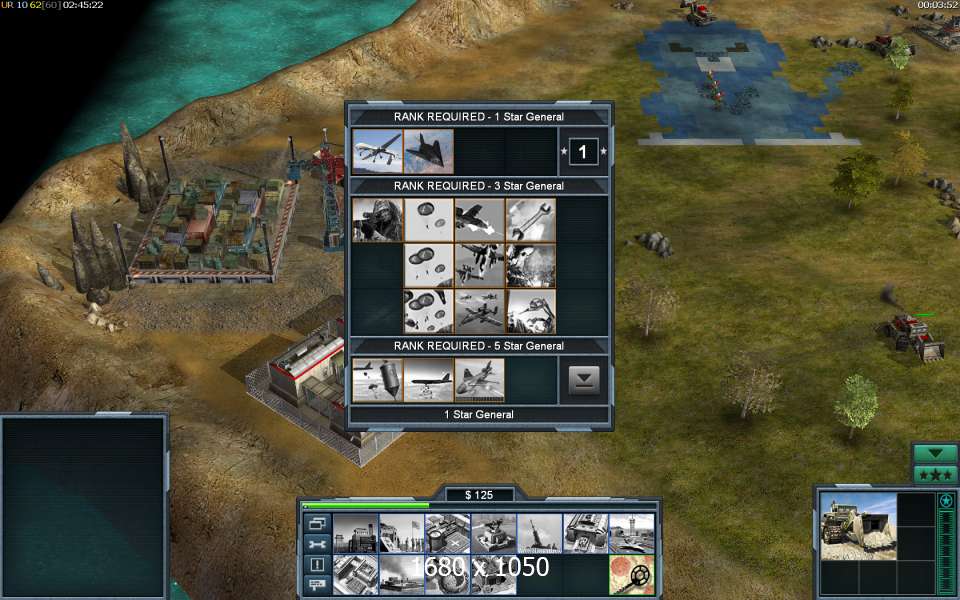Choose the parachuting fuel bomb power
The image size is (960, 600).
(x=378, y=380)
